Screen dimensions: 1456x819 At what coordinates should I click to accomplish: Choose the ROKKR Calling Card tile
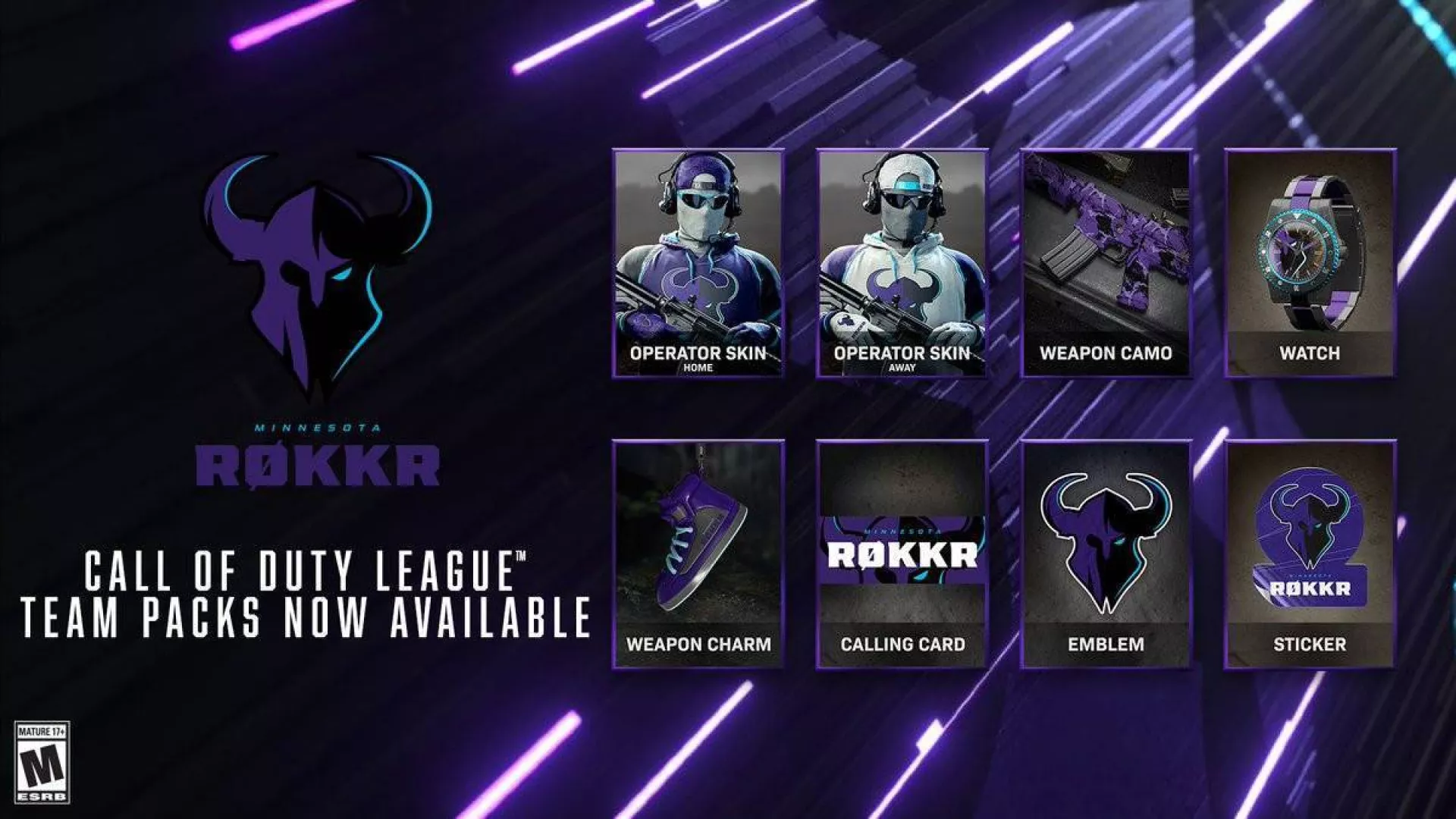click(x=902, y=554)
